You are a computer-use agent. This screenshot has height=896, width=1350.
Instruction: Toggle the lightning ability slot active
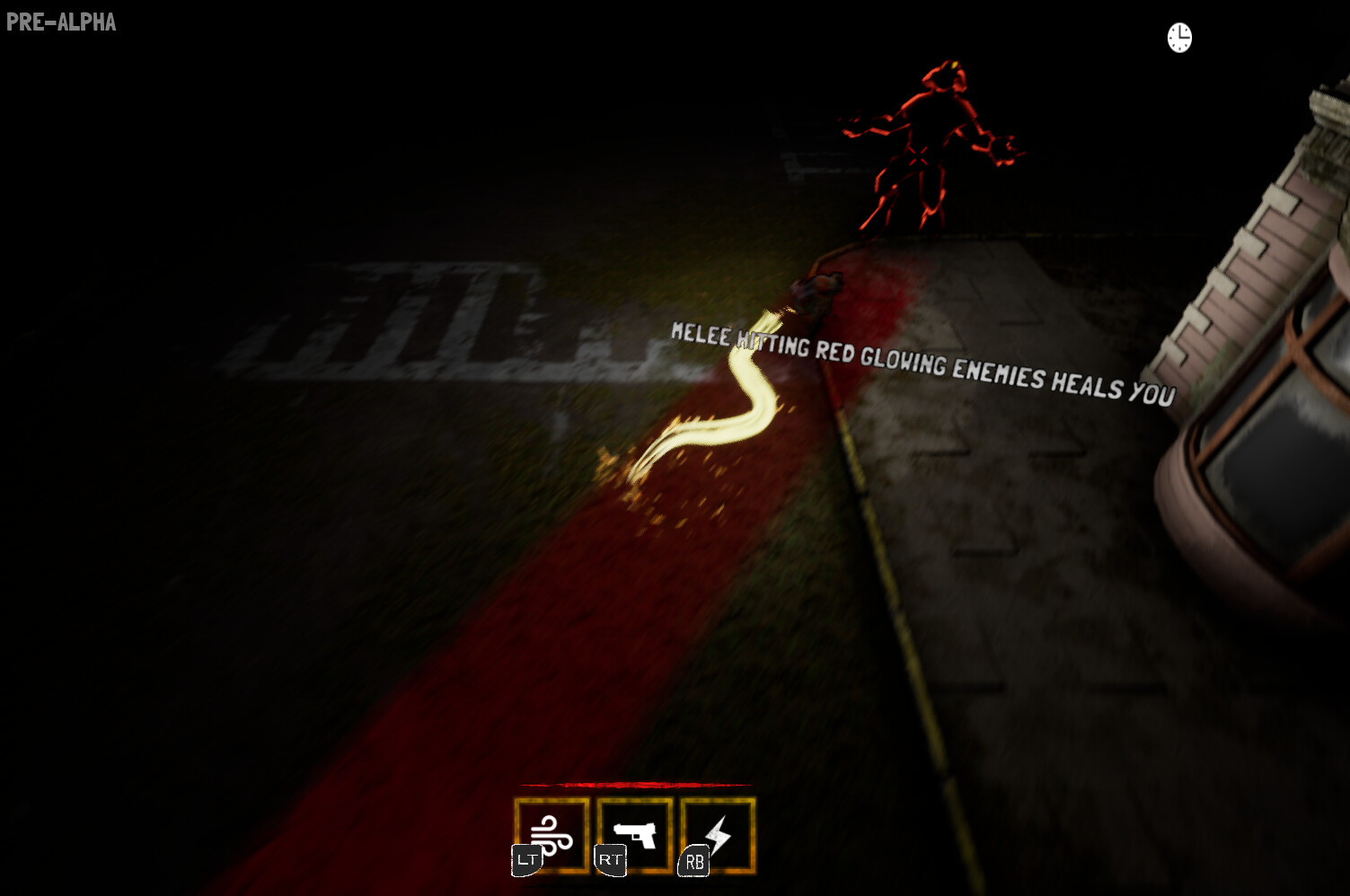click(x=719, y=835)
